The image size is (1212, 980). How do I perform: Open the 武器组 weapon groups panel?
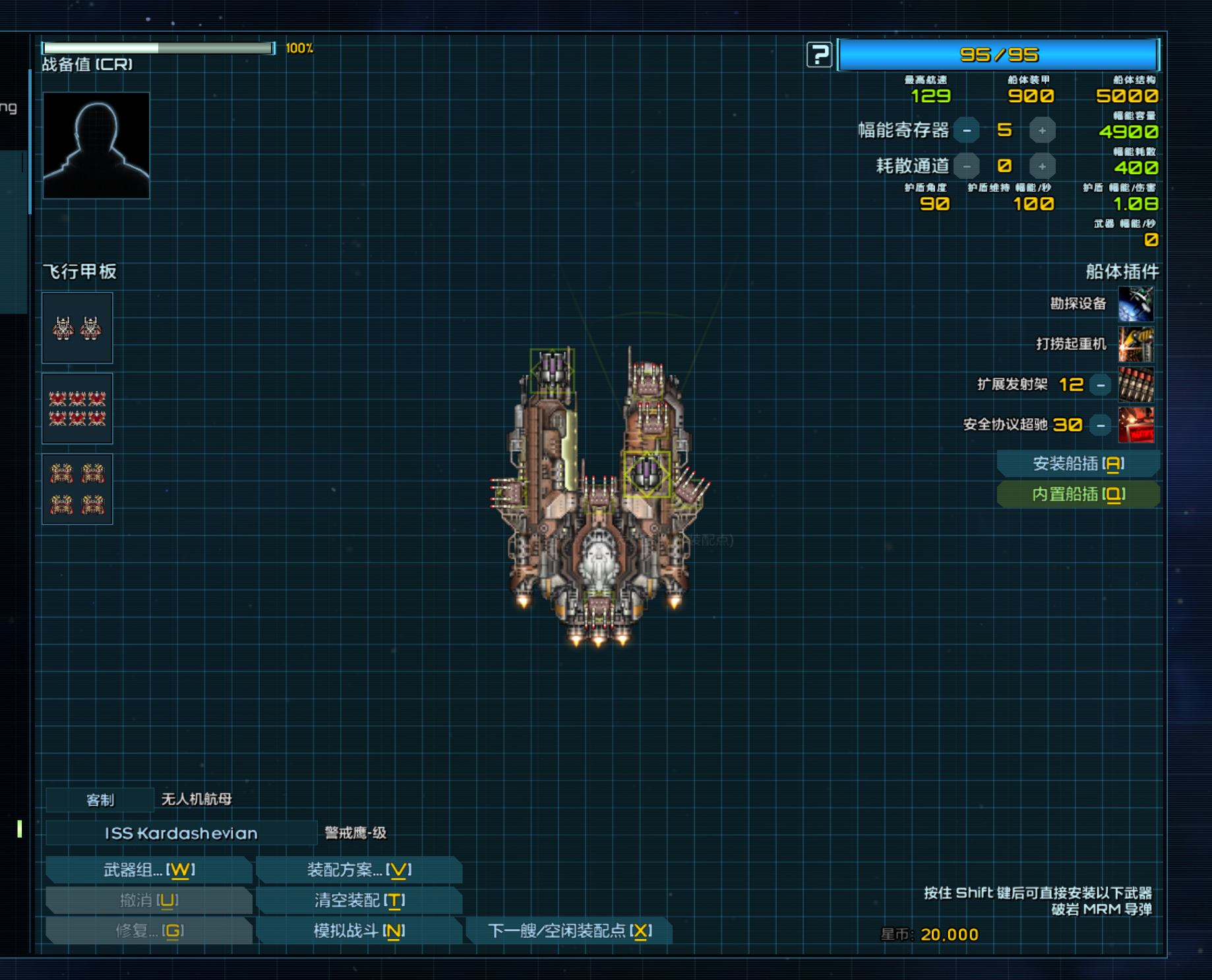(x=149, y=870)
